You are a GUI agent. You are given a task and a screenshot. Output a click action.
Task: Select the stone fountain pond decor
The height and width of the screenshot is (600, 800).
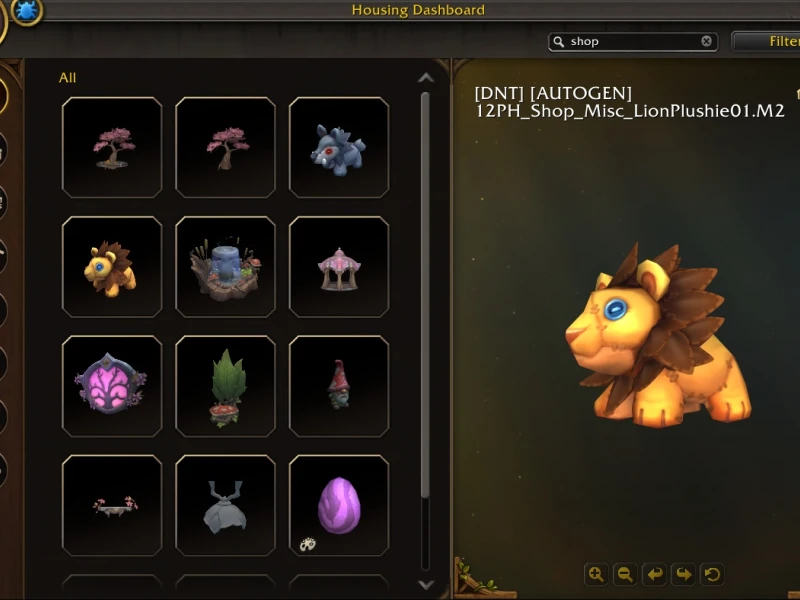click(225, 267)
